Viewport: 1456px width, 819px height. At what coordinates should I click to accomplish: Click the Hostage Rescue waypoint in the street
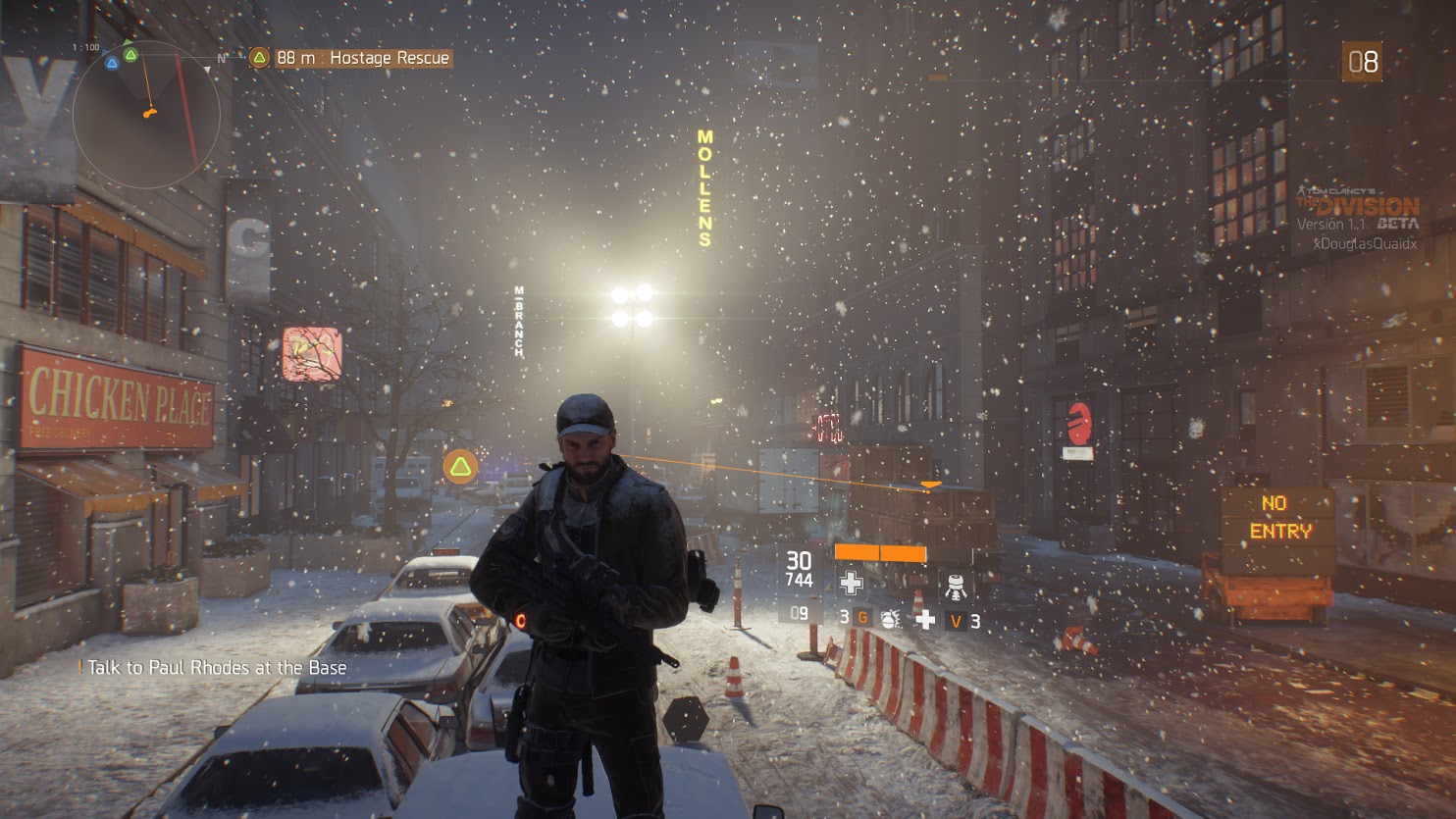pos(460,467)
